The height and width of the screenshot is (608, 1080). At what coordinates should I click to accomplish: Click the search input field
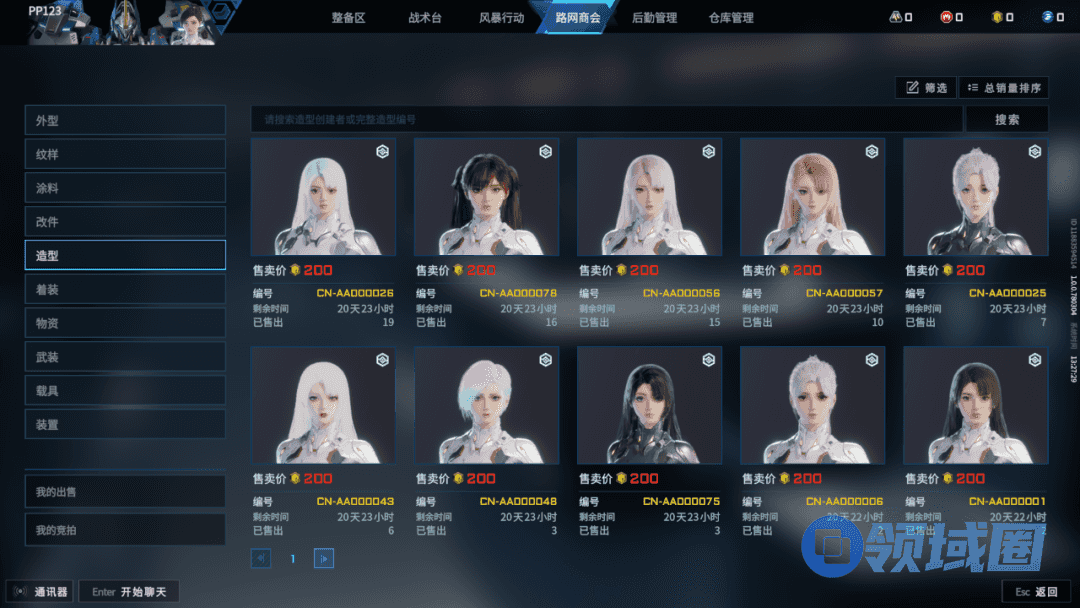(606, 120)
